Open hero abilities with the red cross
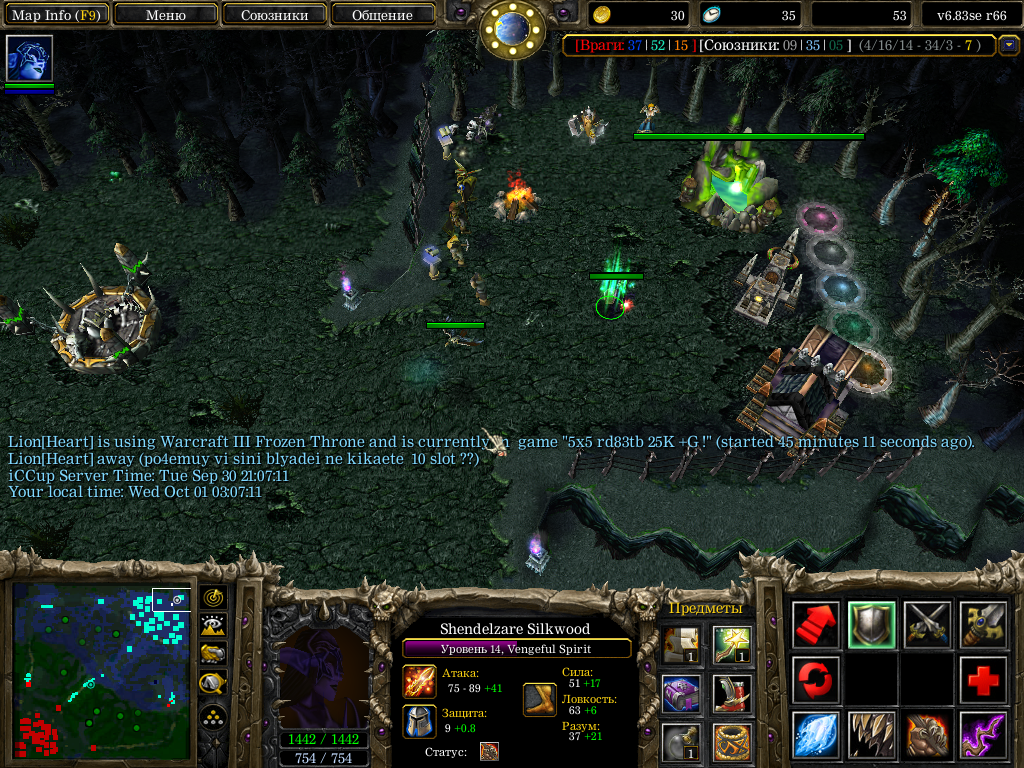 [x=983, y=680]
